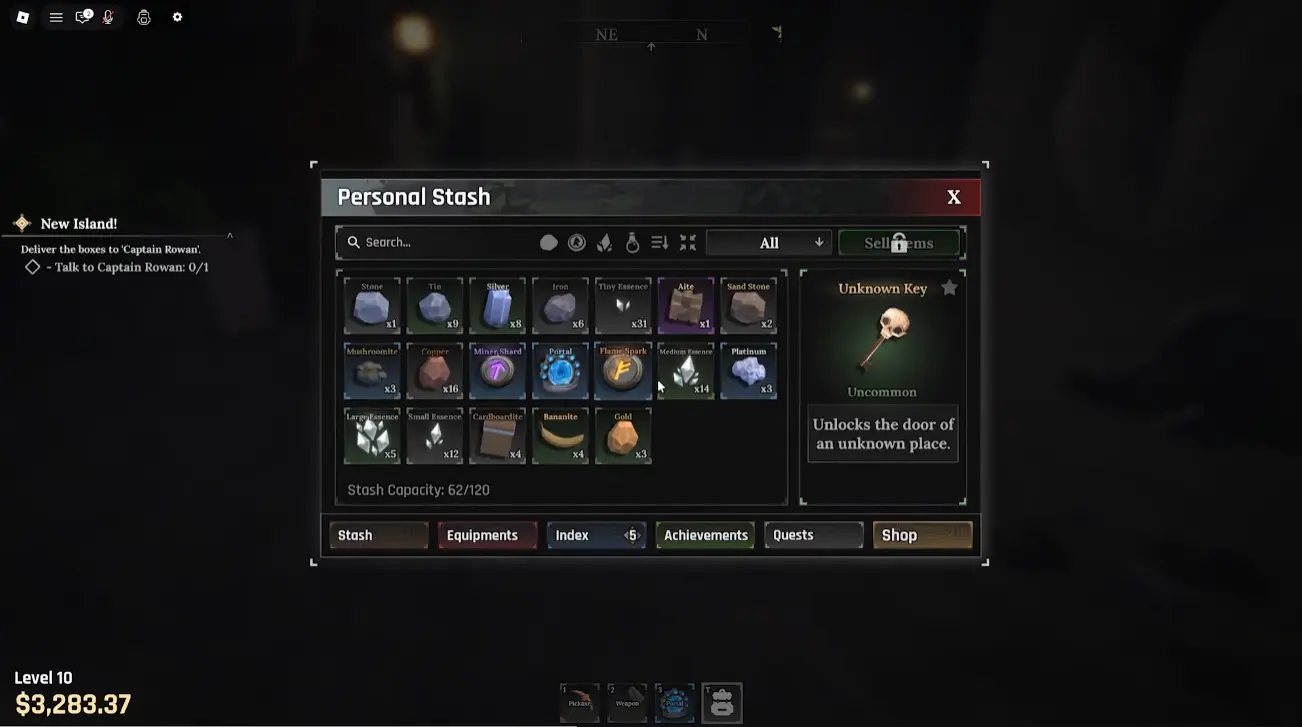Toggle the muted microphone icon top-left
1302x727 pixels.
point(107,17)
